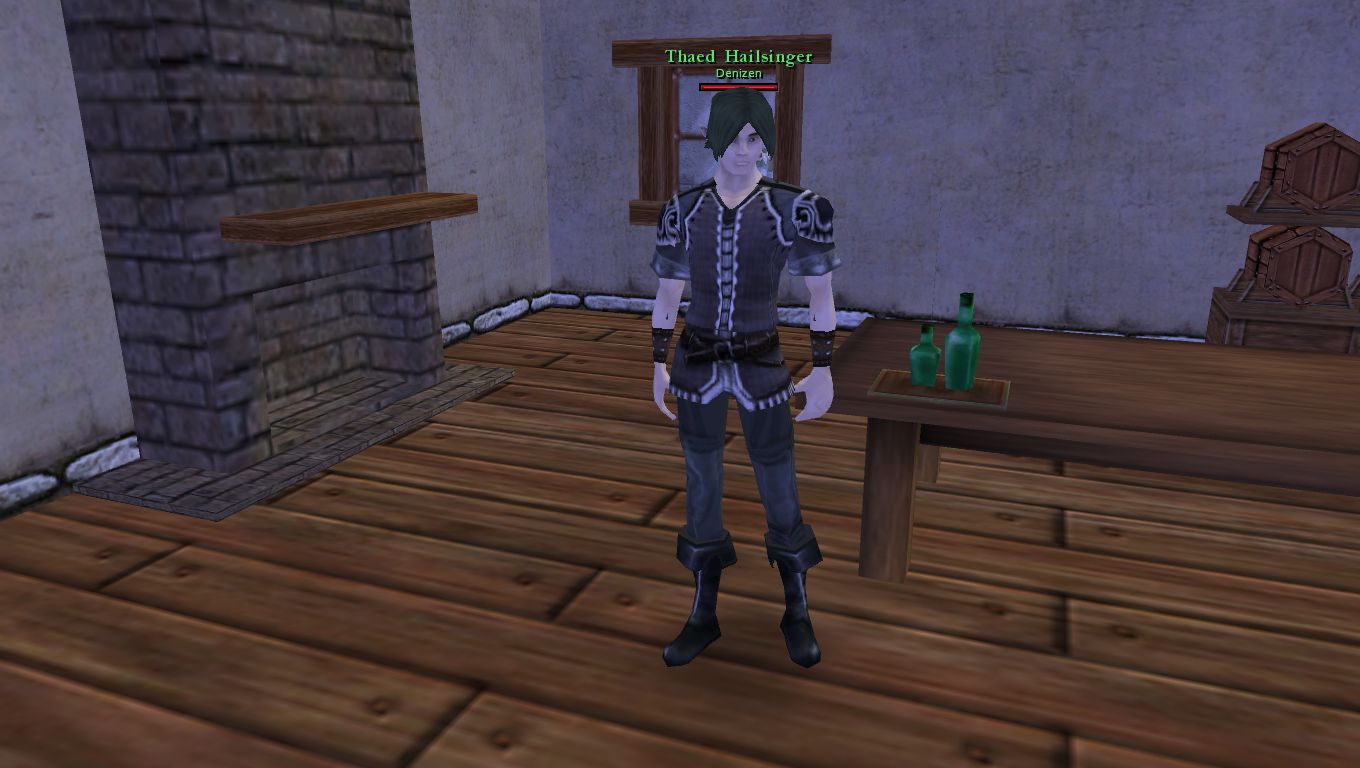Select the Thaed Hailsinger nameplate
The width and height of the screenshot is (1360, 768).
(738, 57)
